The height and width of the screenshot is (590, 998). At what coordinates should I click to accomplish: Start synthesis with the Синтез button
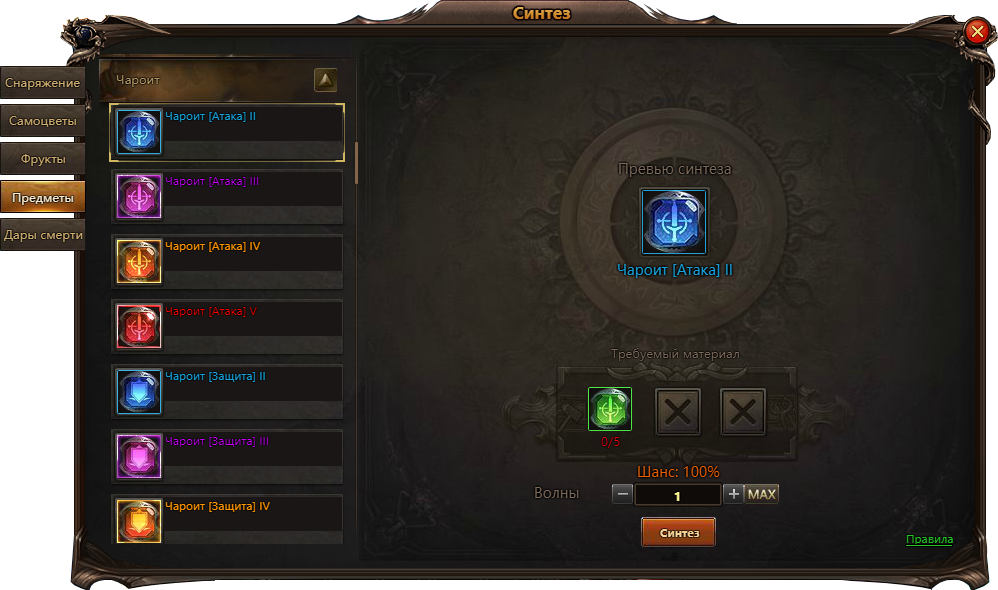point(678,533)
